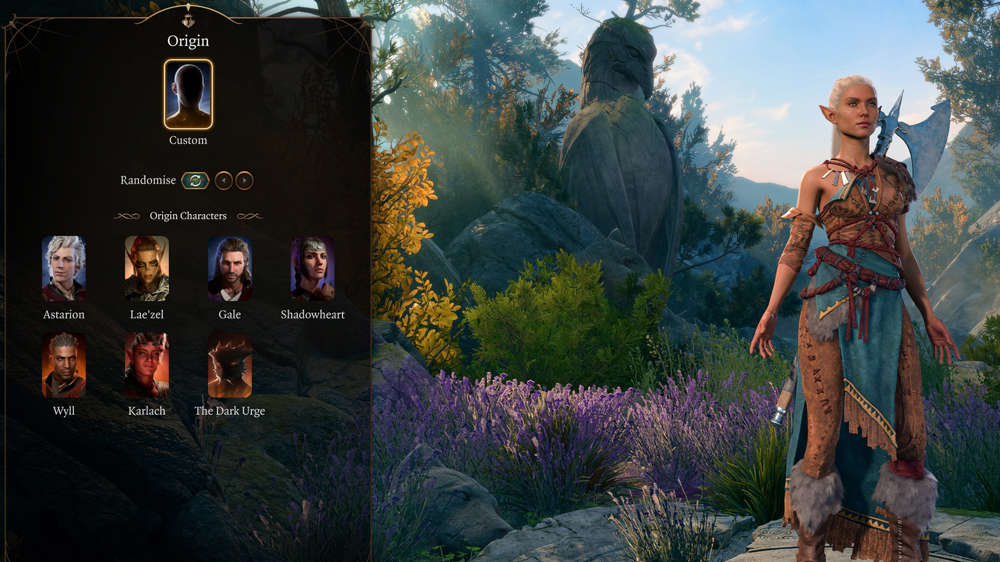Go to next randomised appearance arrow
This screenshot has height=562, width=1000.
coord(244,181)
